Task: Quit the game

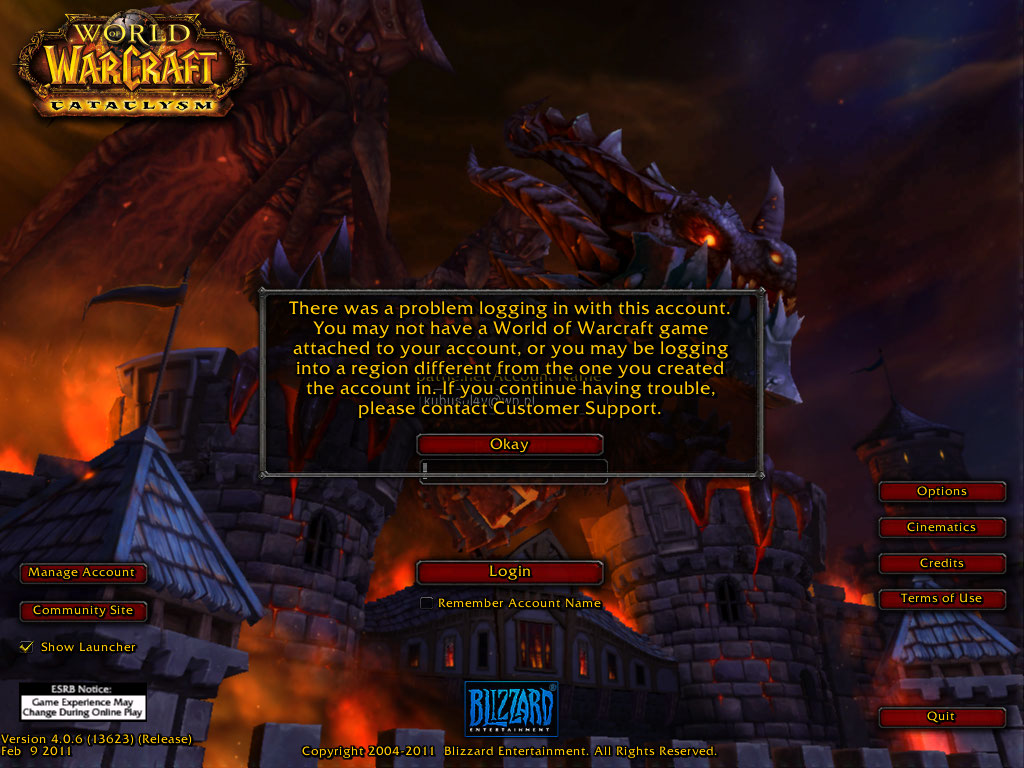Action: click(x=941, y=717)
